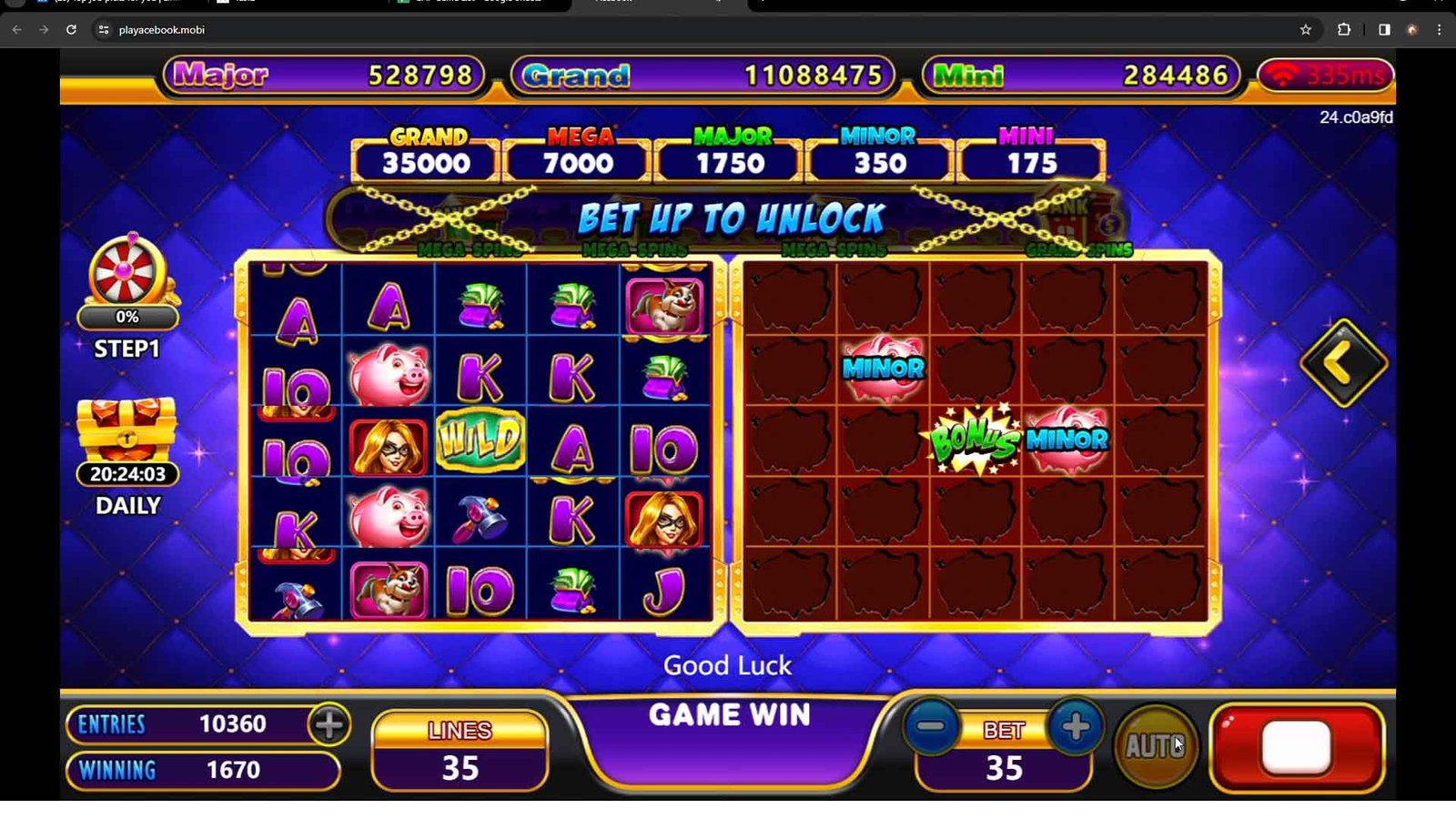Viewport: 1456px width, 819px height.
Task: Open the DAILY treasure chest reward
Action: (127, 432)
